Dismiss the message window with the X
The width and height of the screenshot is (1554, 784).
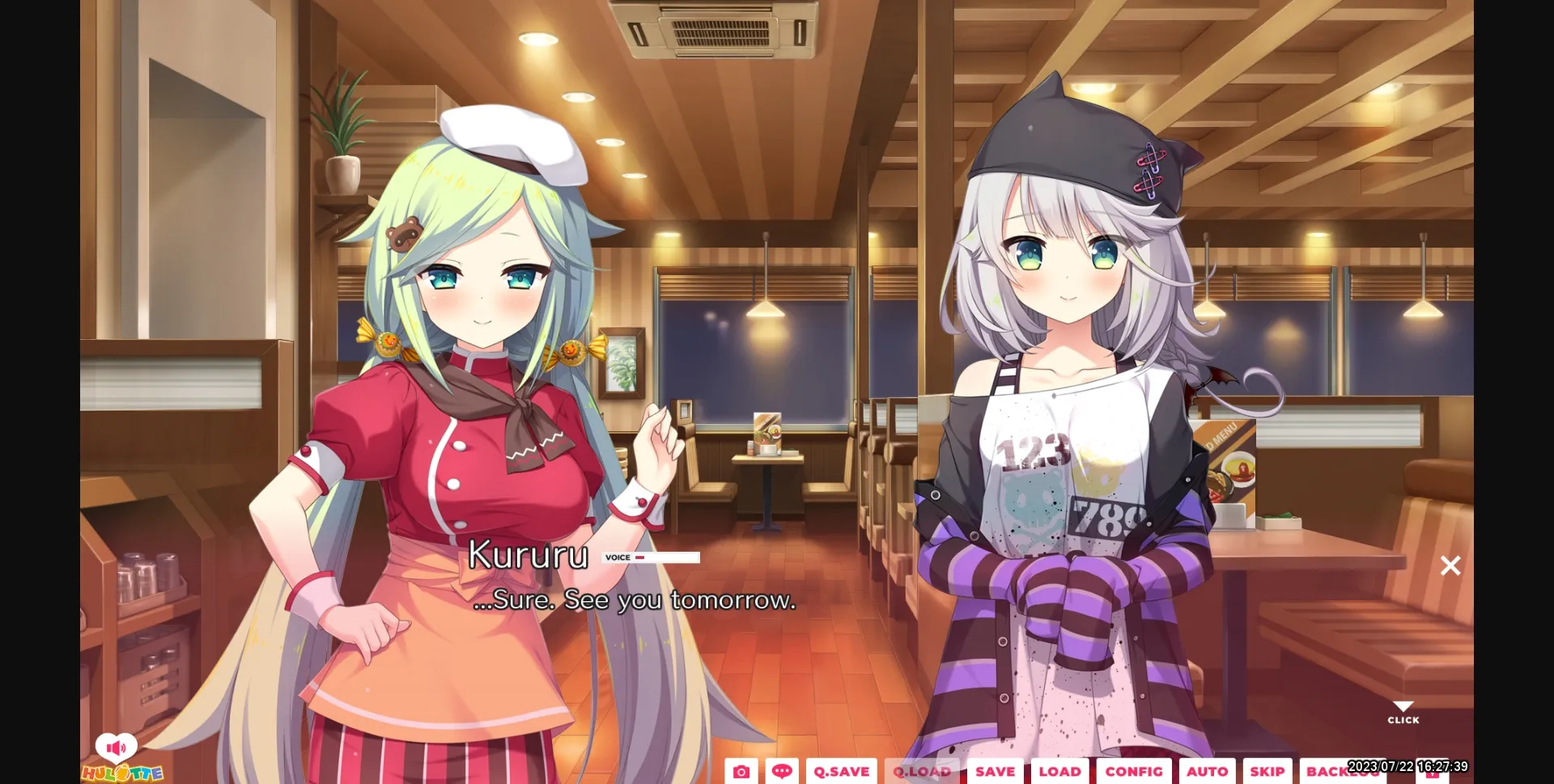[x=1450, y=566]
